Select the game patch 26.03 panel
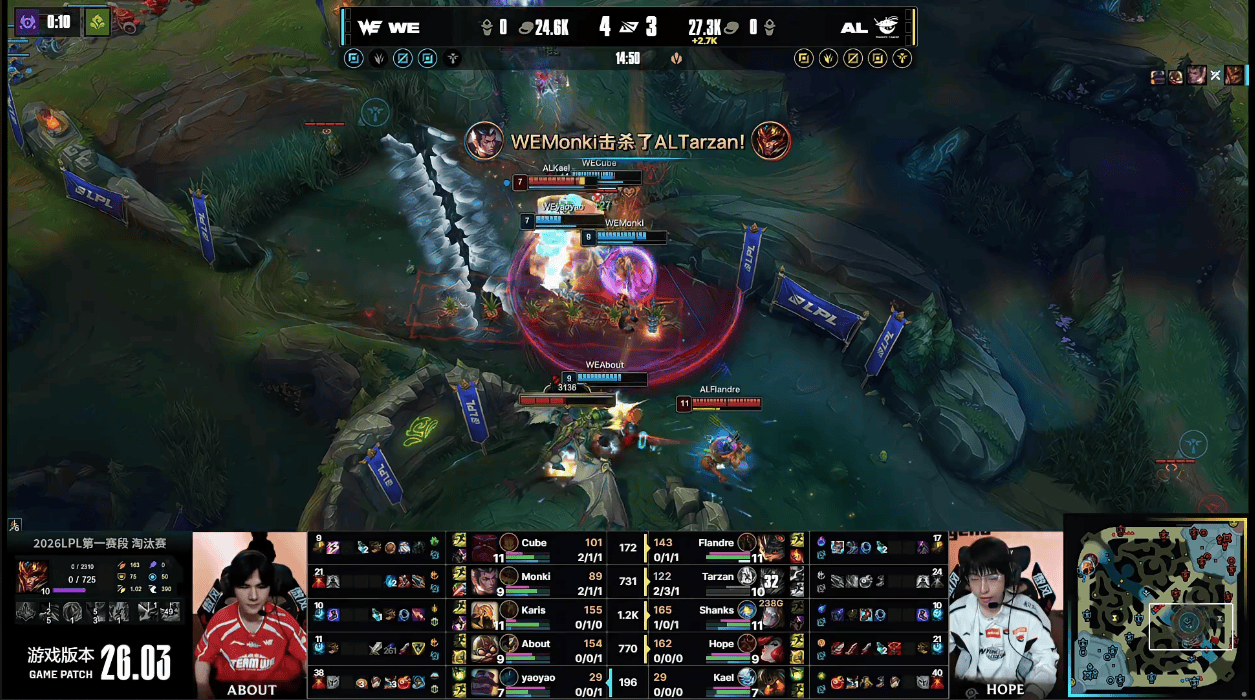 point(98,661)
